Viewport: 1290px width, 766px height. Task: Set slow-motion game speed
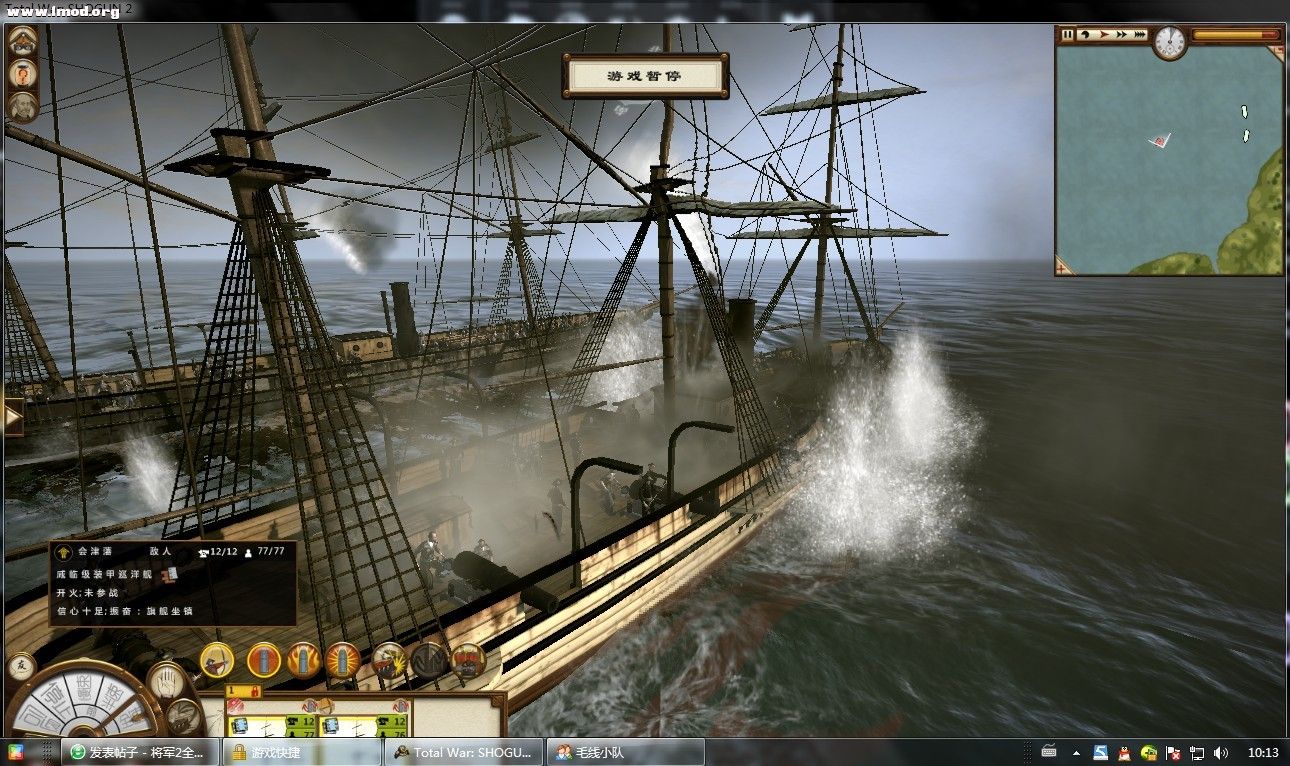point(1085,34)
